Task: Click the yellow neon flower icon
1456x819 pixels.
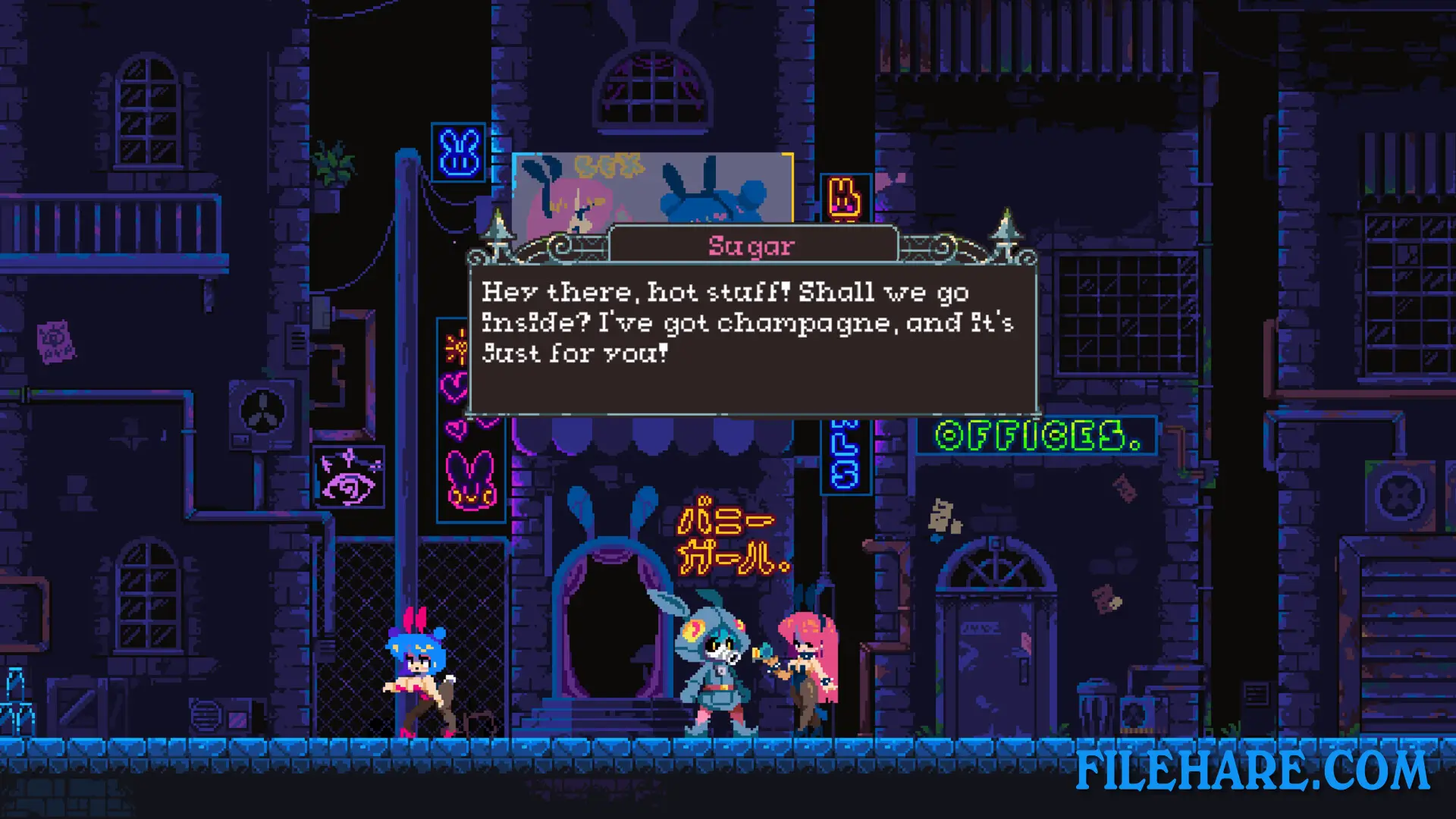Action: coord(457,346)
